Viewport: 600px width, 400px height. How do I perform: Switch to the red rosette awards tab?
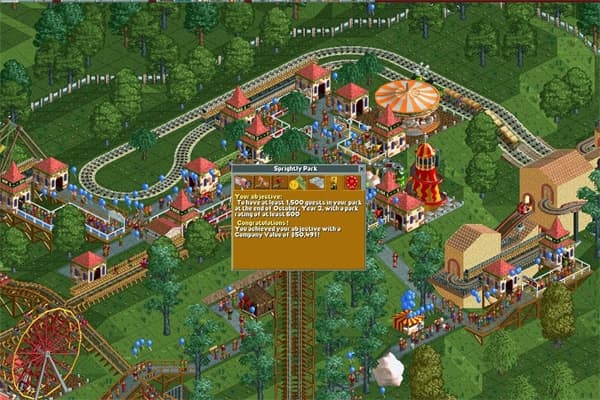(x=350, y=183)
